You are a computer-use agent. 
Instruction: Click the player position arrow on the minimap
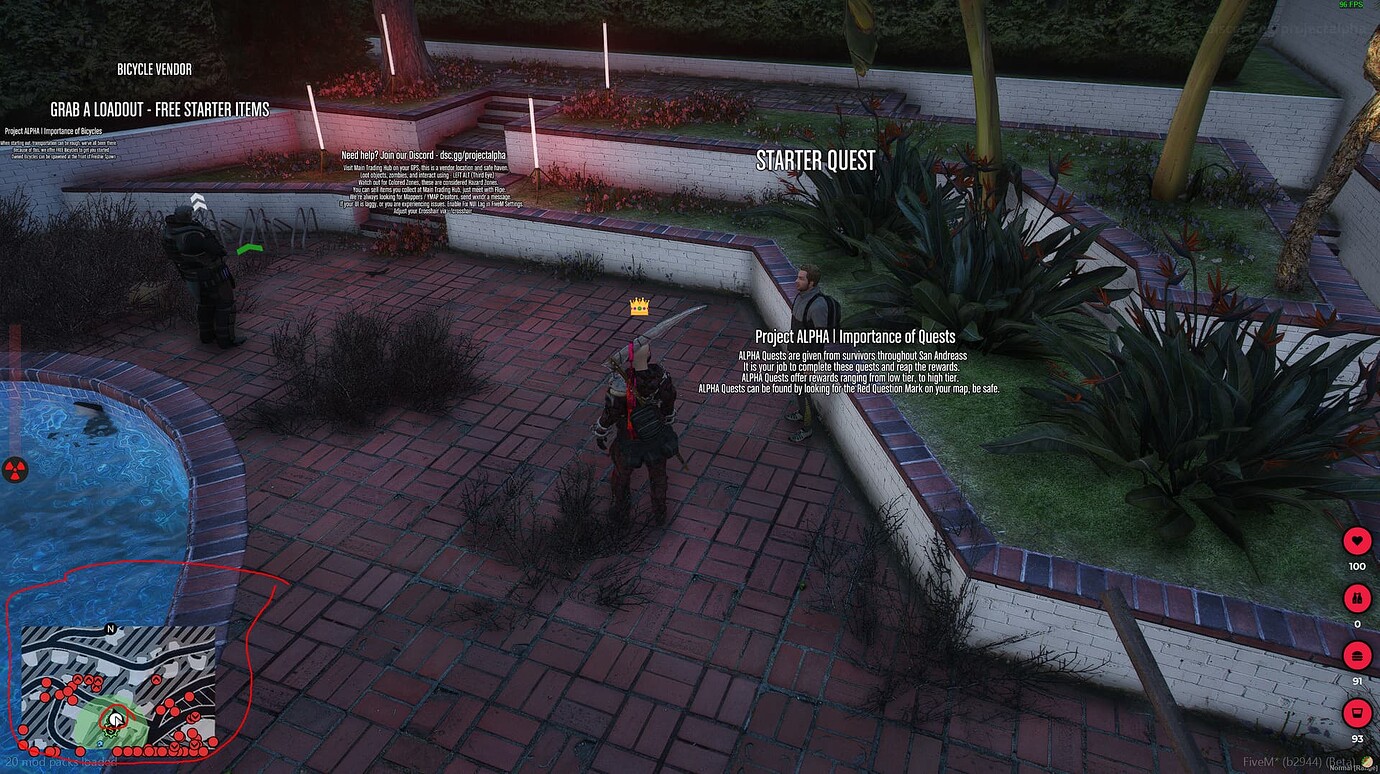coord(115,718)
